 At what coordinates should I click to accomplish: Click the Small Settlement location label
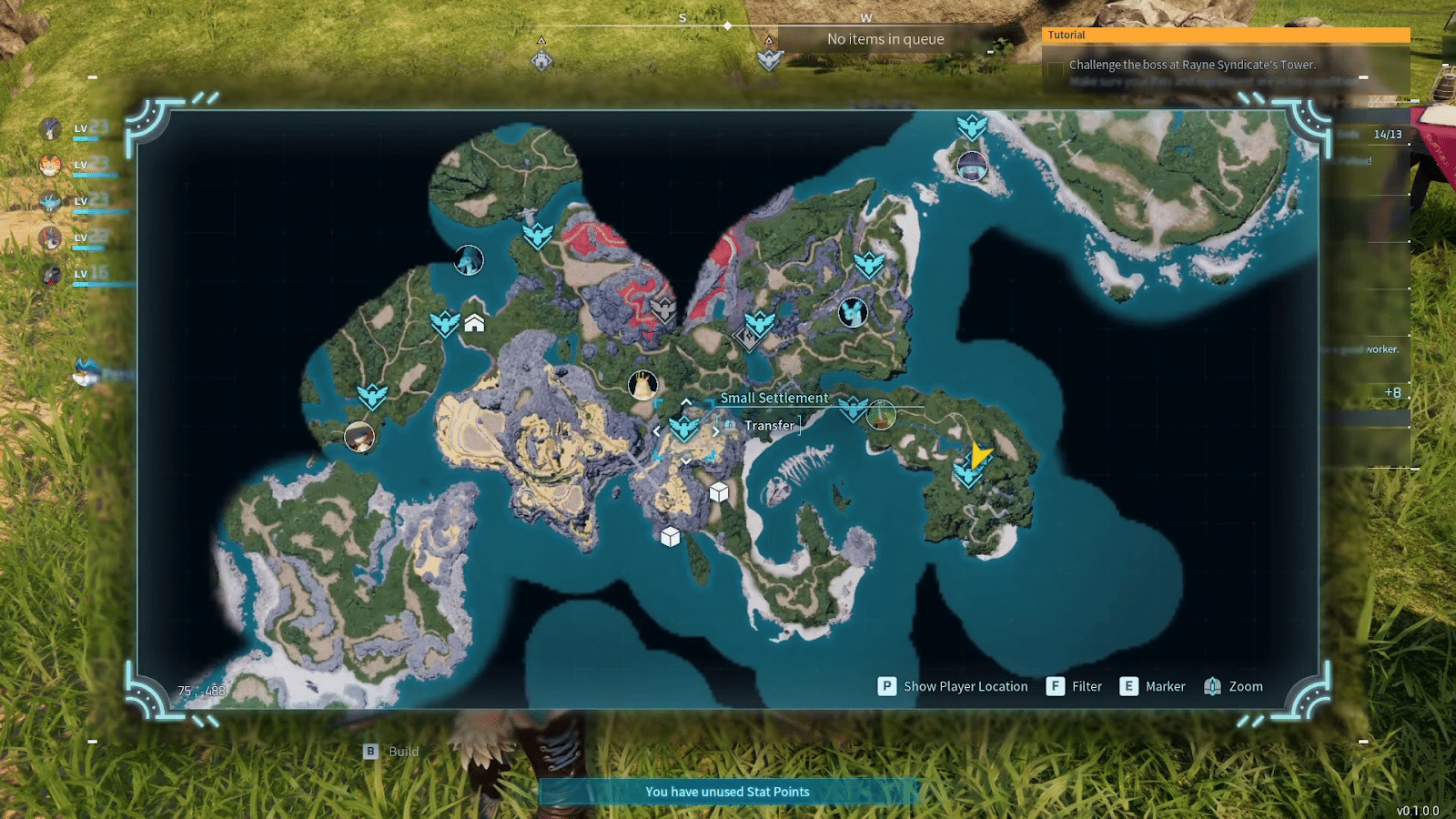(x=774, y=398)
